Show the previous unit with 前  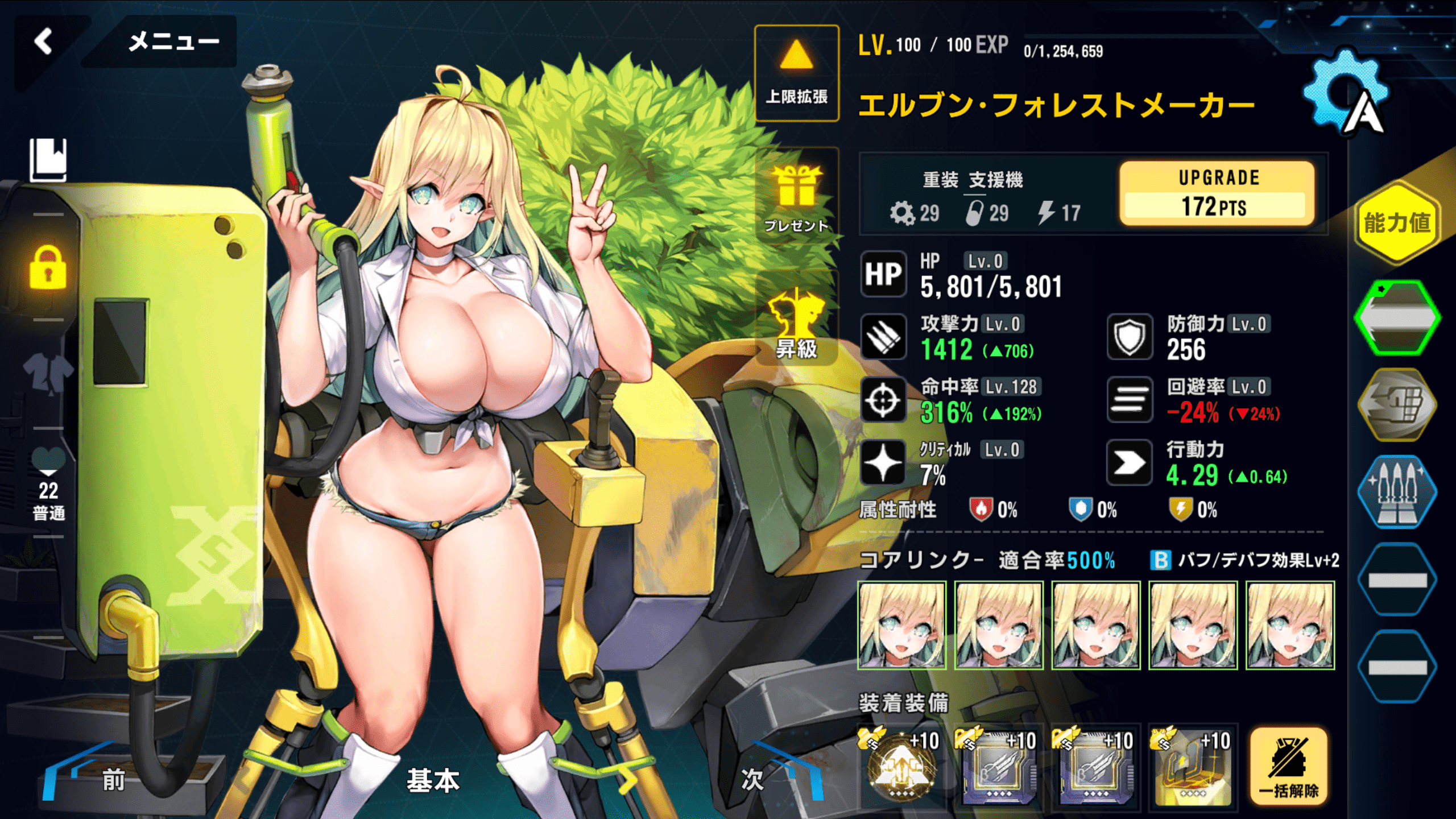click(x=113, y=780)
